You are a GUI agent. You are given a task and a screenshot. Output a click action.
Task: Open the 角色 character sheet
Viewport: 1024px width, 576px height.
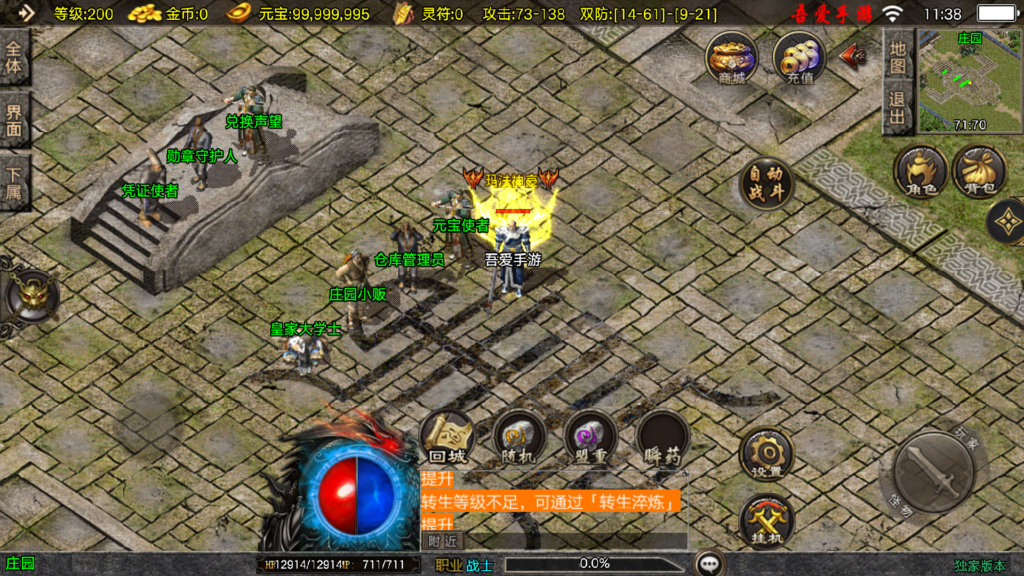point(920,171)
